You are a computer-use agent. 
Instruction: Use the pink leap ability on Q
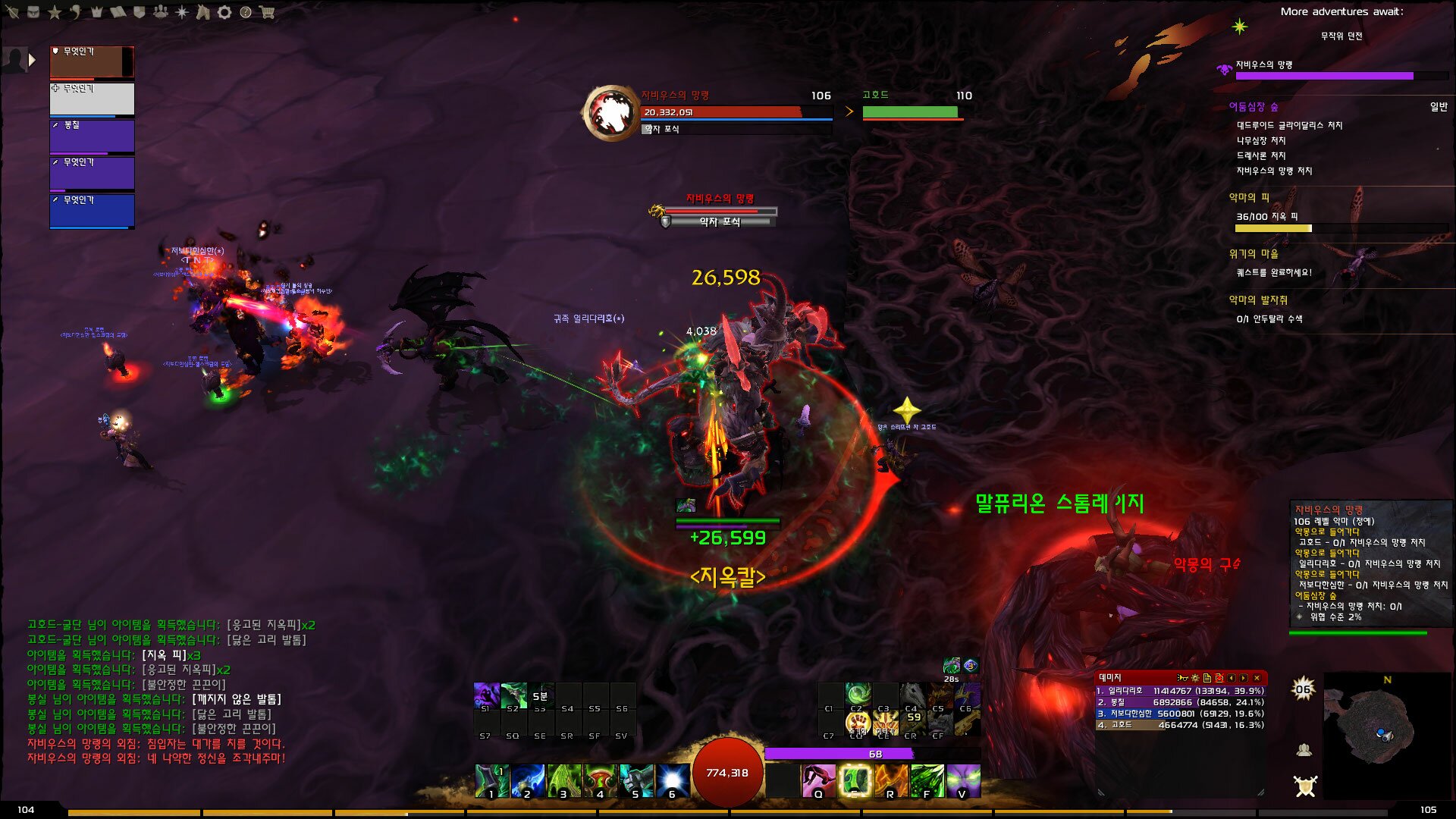point(818,781)
